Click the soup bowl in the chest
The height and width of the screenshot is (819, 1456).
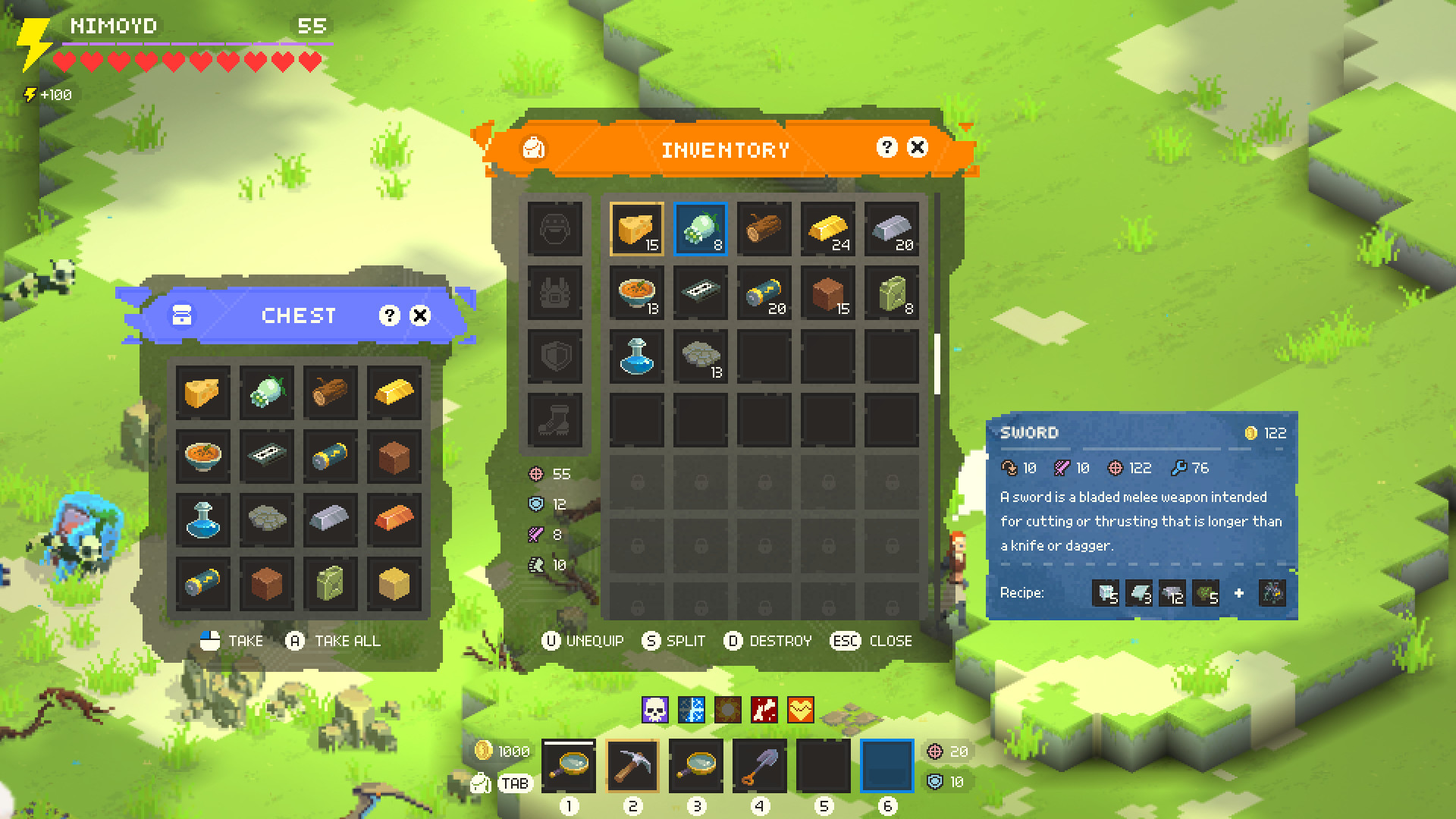pos(203,457)
